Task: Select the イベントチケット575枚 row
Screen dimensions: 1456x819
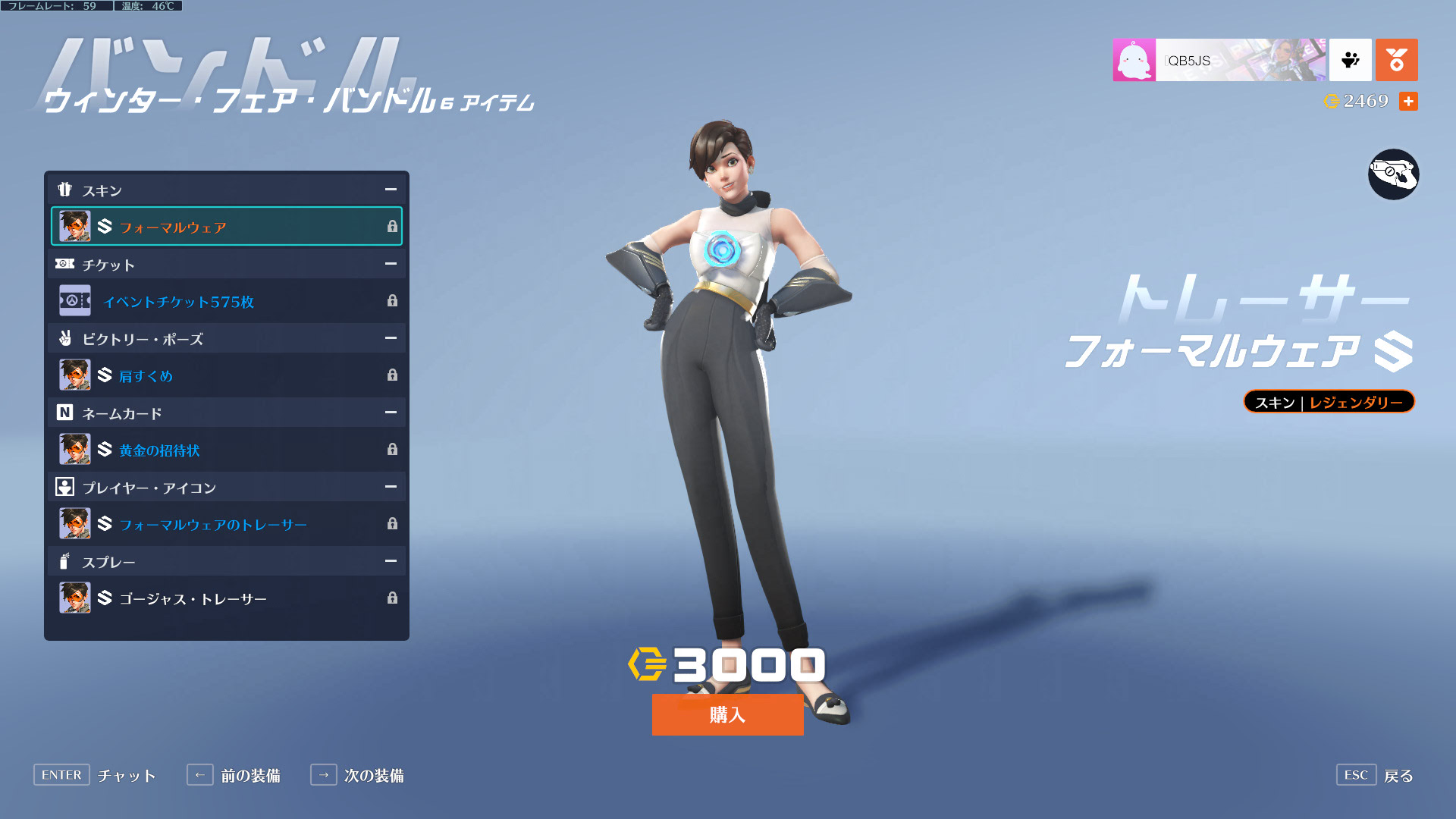Action: coord(226,301)
